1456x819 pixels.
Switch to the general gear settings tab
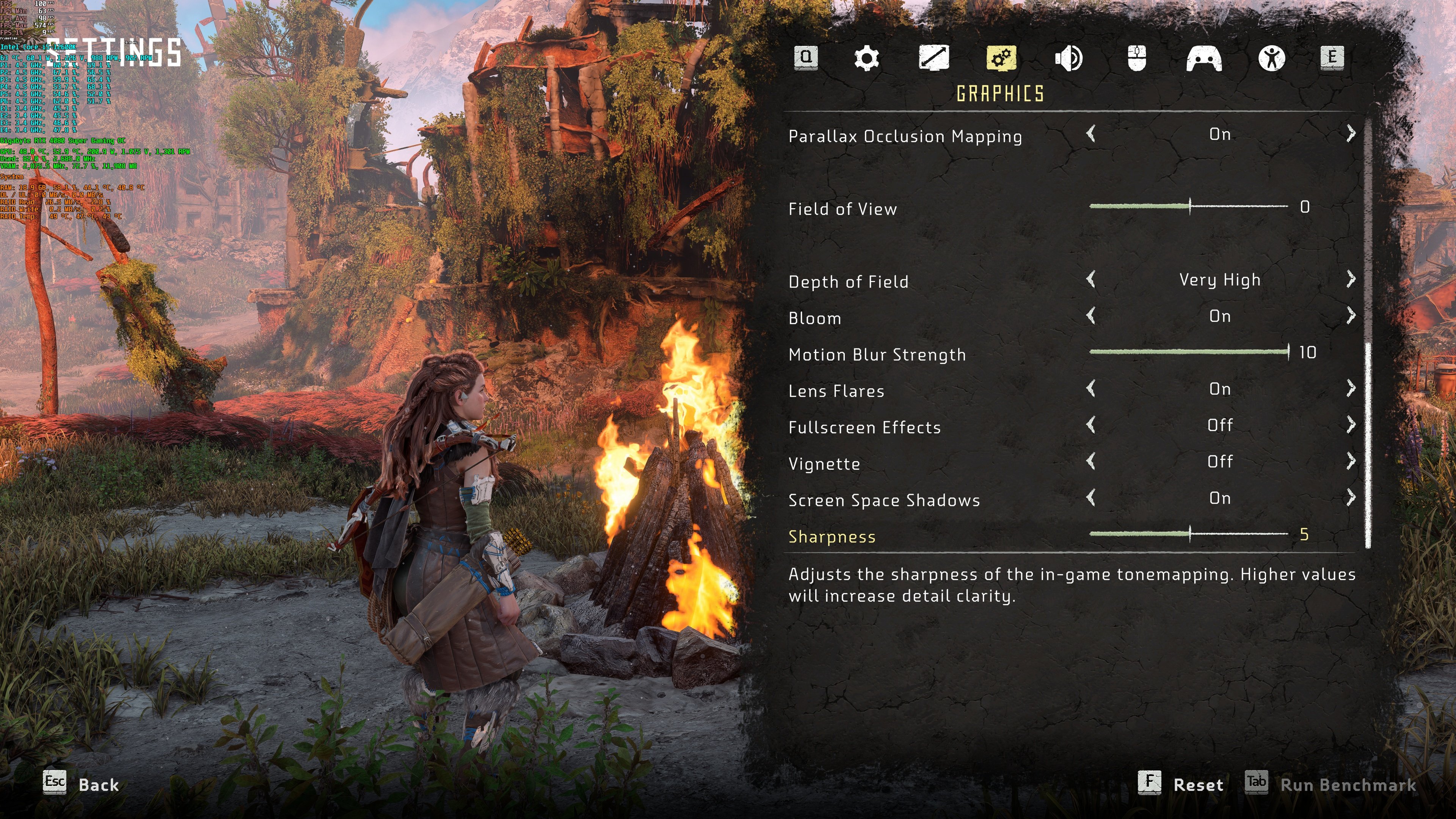point(866,58)
